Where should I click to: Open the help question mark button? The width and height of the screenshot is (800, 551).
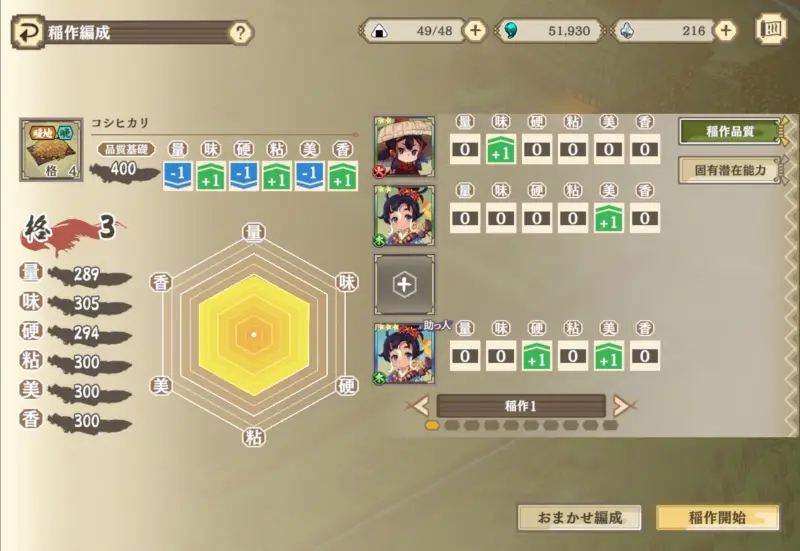[240, 32]
